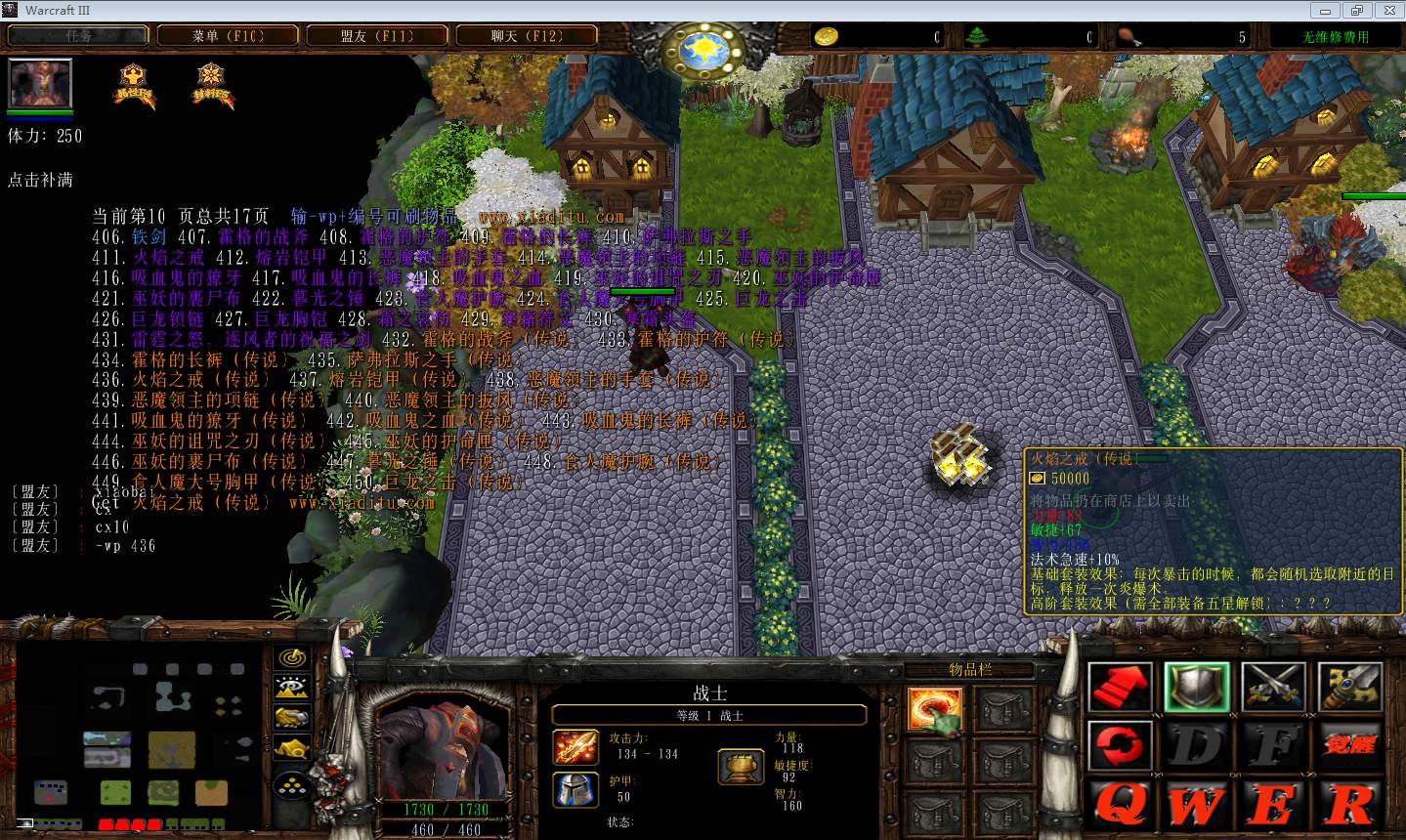Click the single sword command icon

coord(1349,688)
